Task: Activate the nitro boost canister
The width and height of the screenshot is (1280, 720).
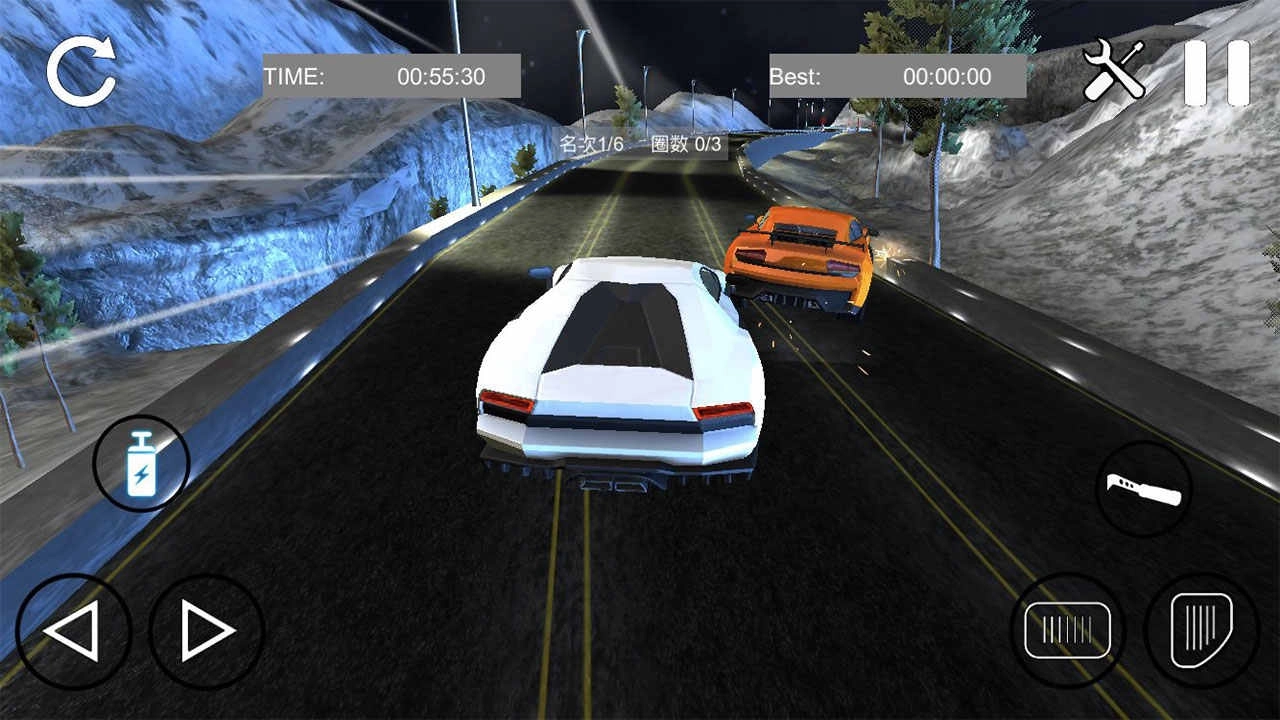Action: (141, 463)
